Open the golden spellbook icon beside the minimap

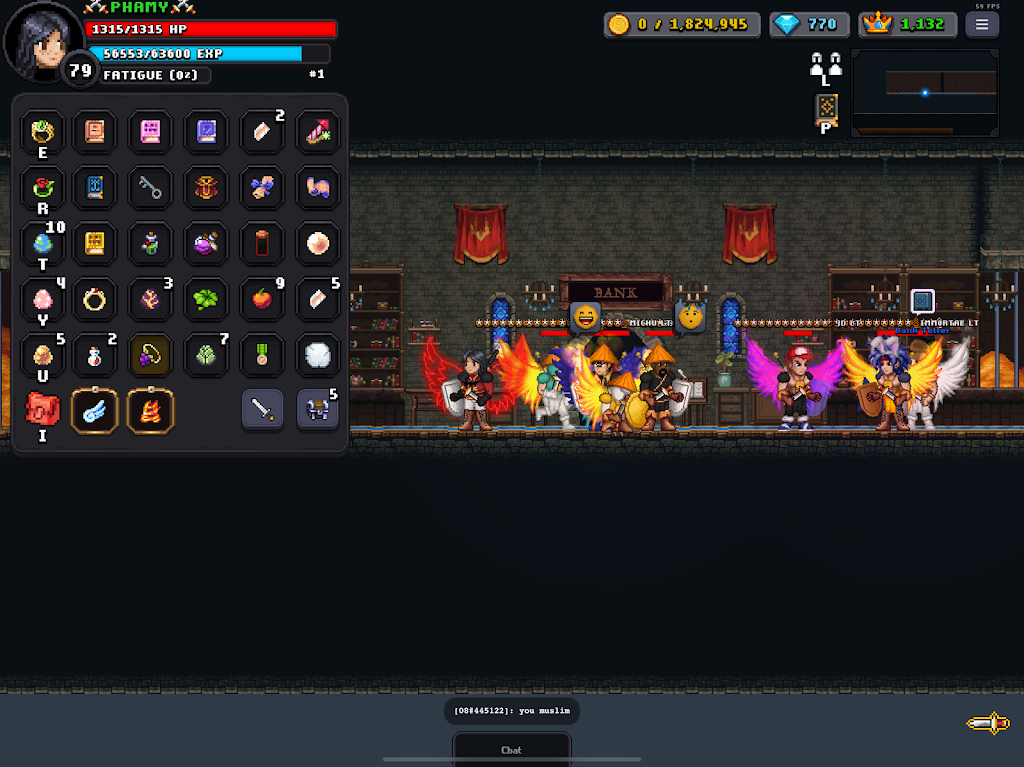tap(826, 107)
